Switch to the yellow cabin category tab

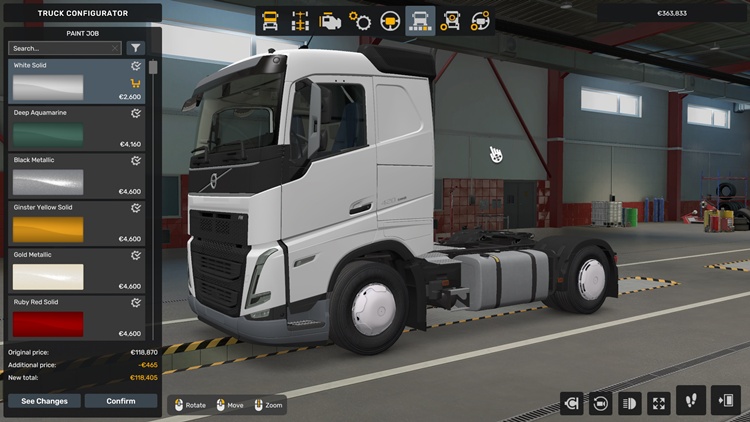click(270, 20)
